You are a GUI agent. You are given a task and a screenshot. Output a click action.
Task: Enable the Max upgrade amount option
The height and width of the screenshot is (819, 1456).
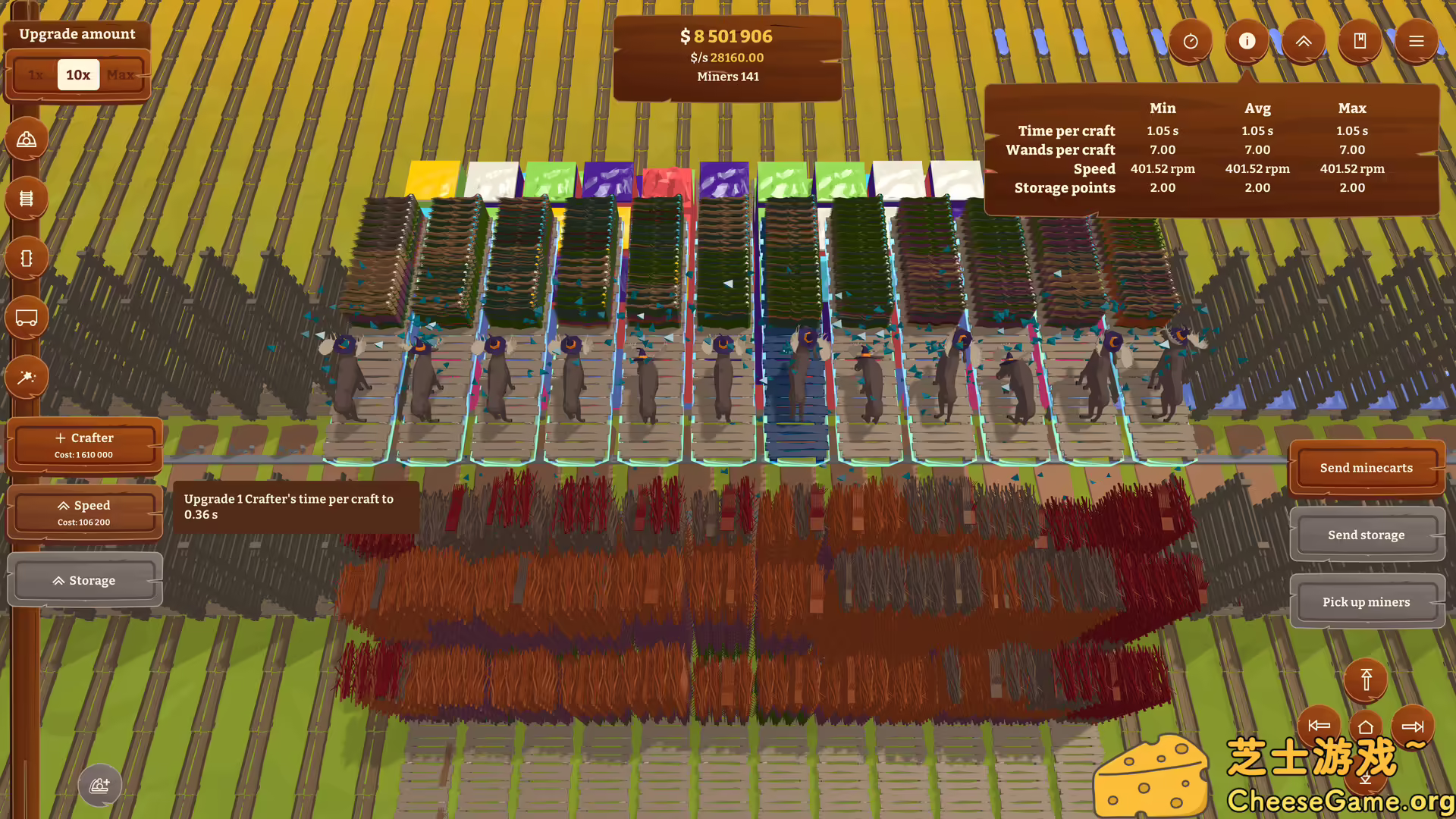(120, 74)
